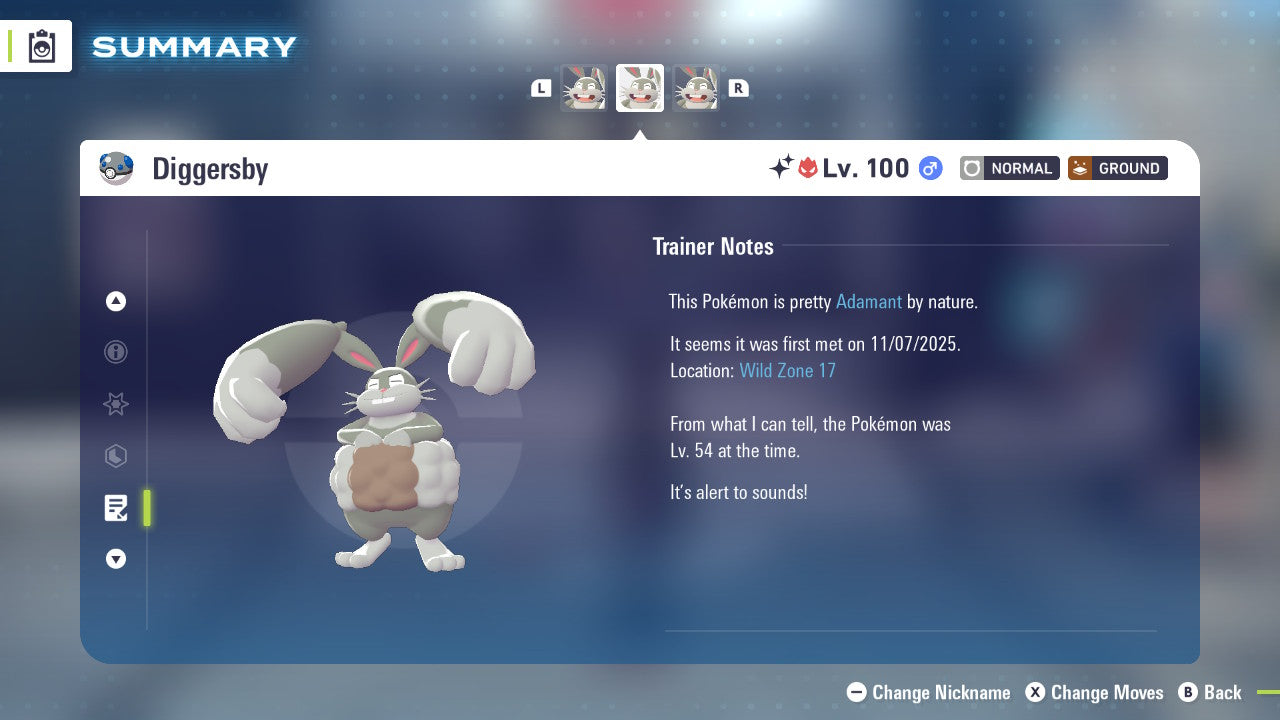
Task: Expand the up arrow to previous page
Action: pos(116,301)
